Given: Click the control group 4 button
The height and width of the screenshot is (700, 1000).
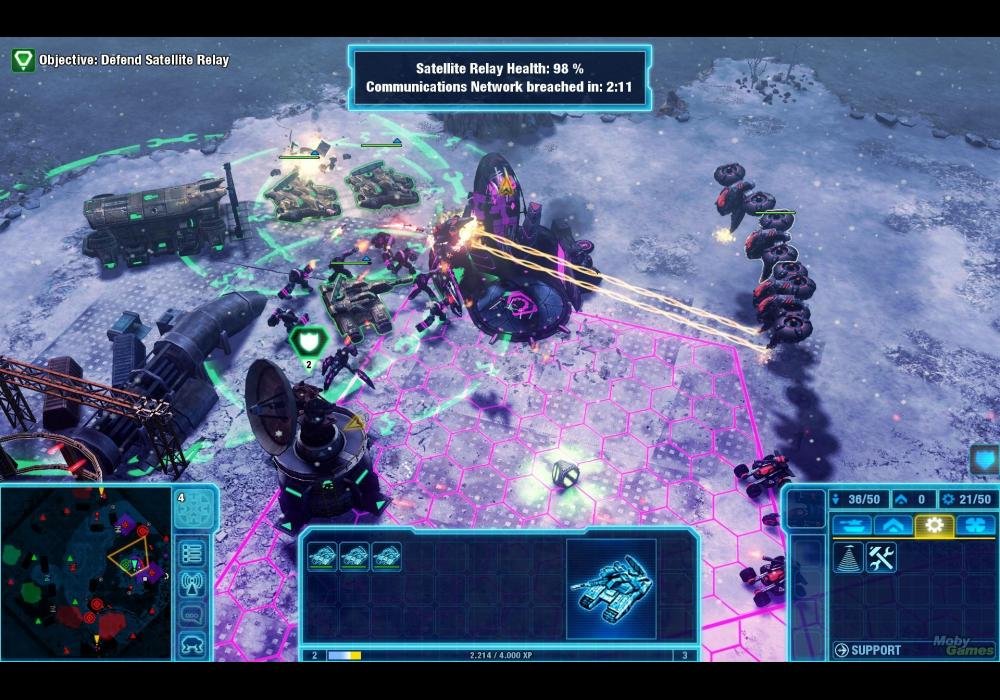Looking at the screenshot, I should (x=194, y=509).
